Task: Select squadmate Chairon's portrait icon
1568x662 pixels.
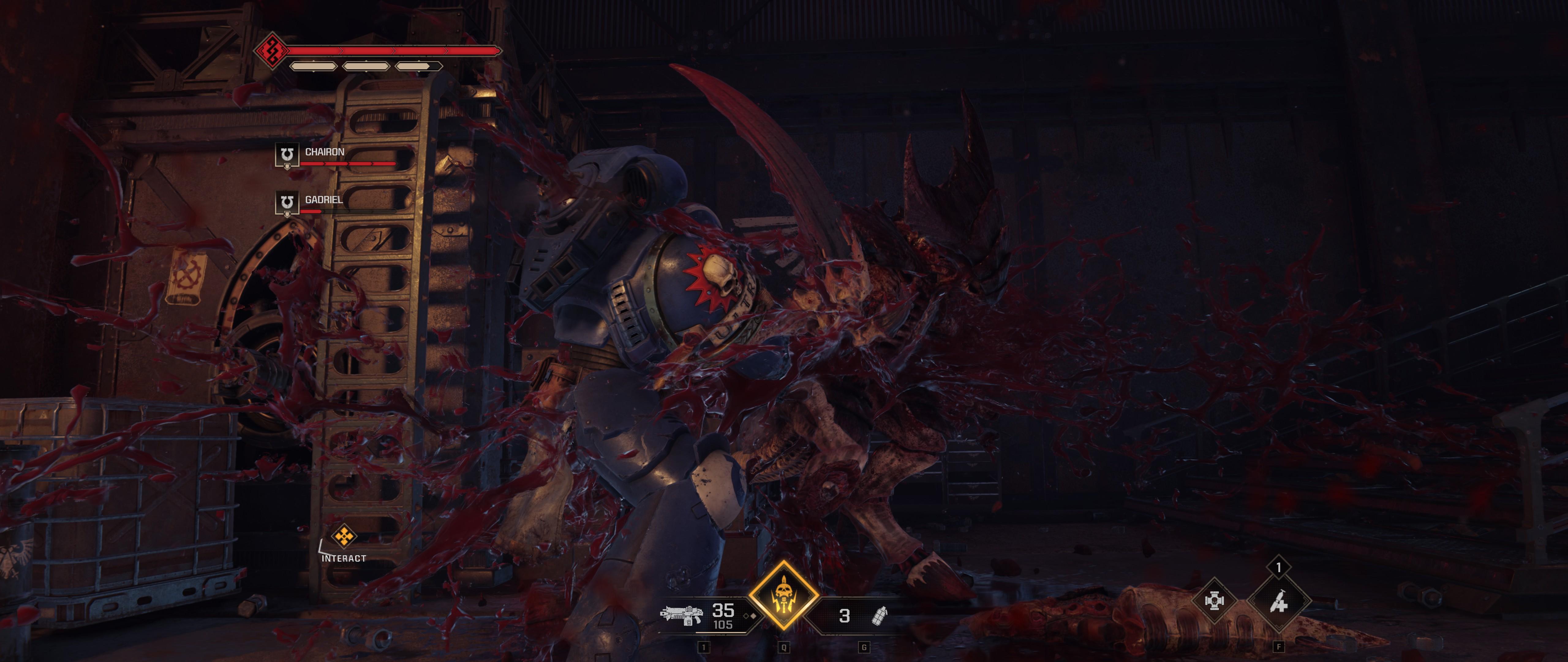Action: click(287, 155)
